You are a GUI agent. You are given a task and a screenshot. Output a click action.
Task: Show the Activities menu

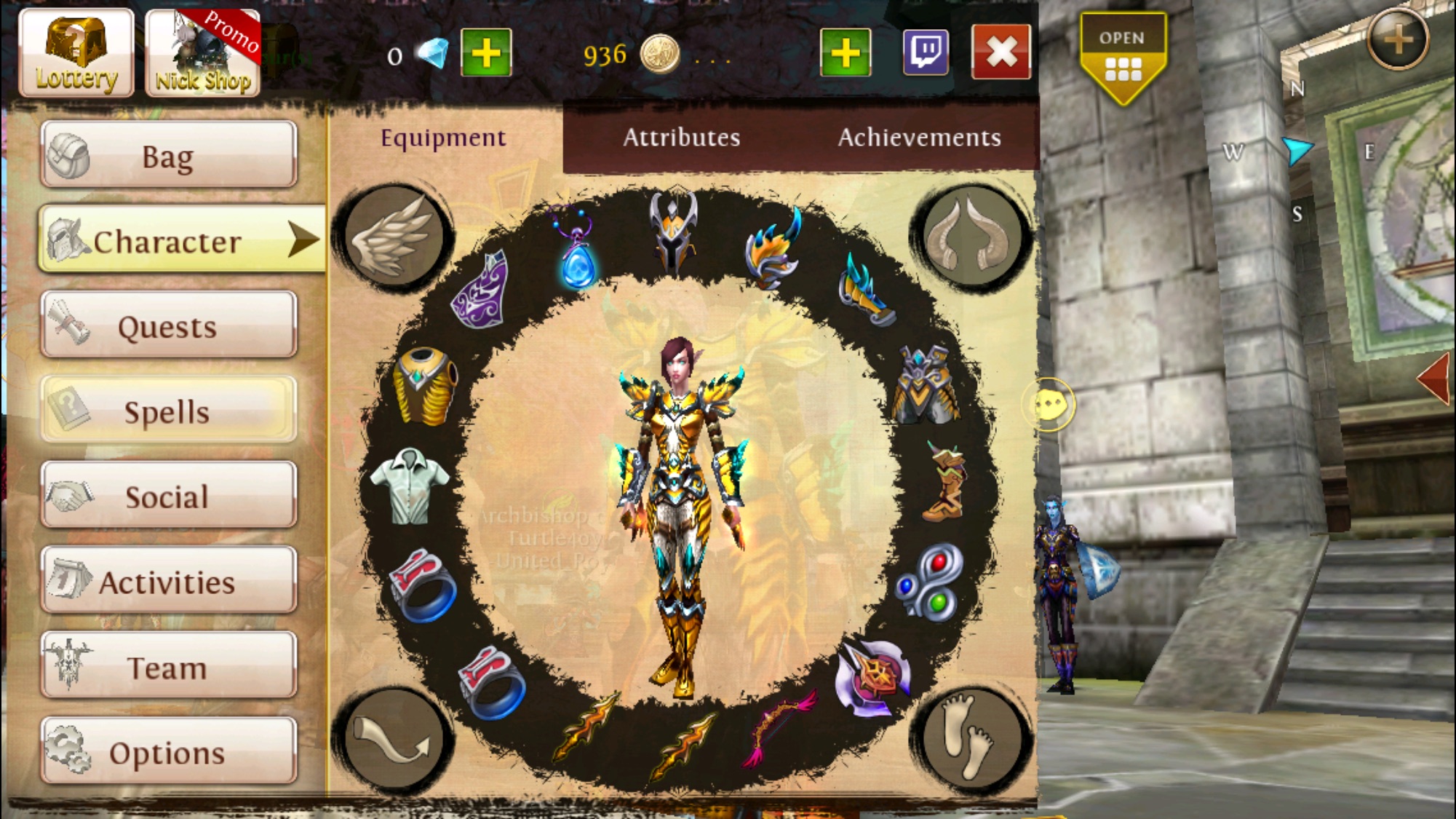click(x=169, y=581)
